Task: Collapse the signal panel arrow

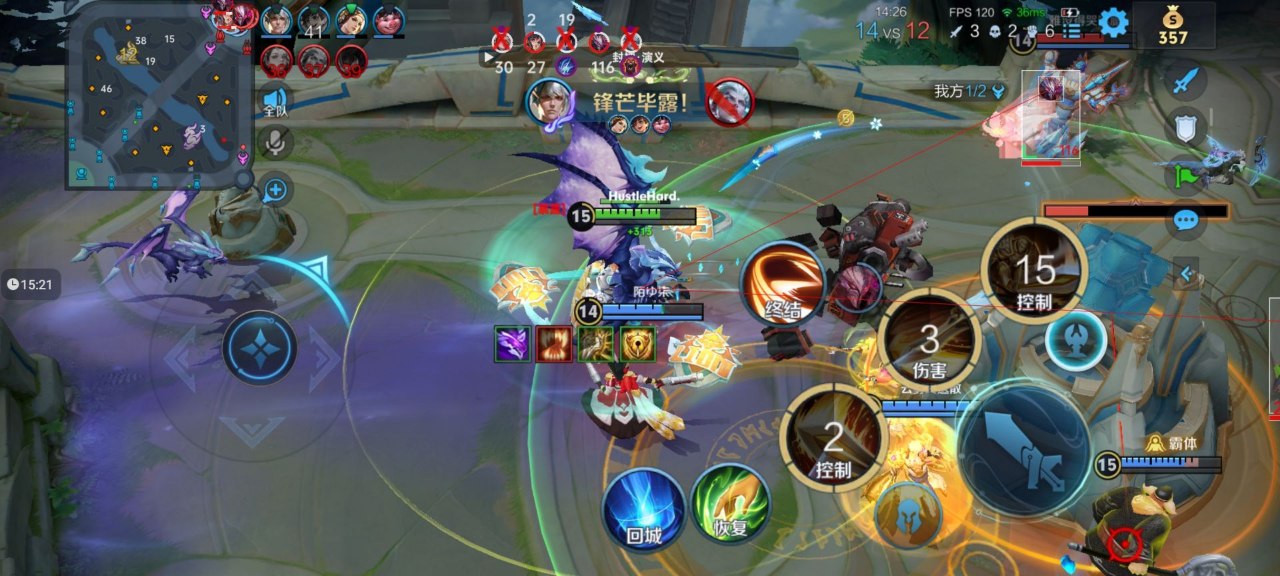Action: click(x=1186, y=271)
